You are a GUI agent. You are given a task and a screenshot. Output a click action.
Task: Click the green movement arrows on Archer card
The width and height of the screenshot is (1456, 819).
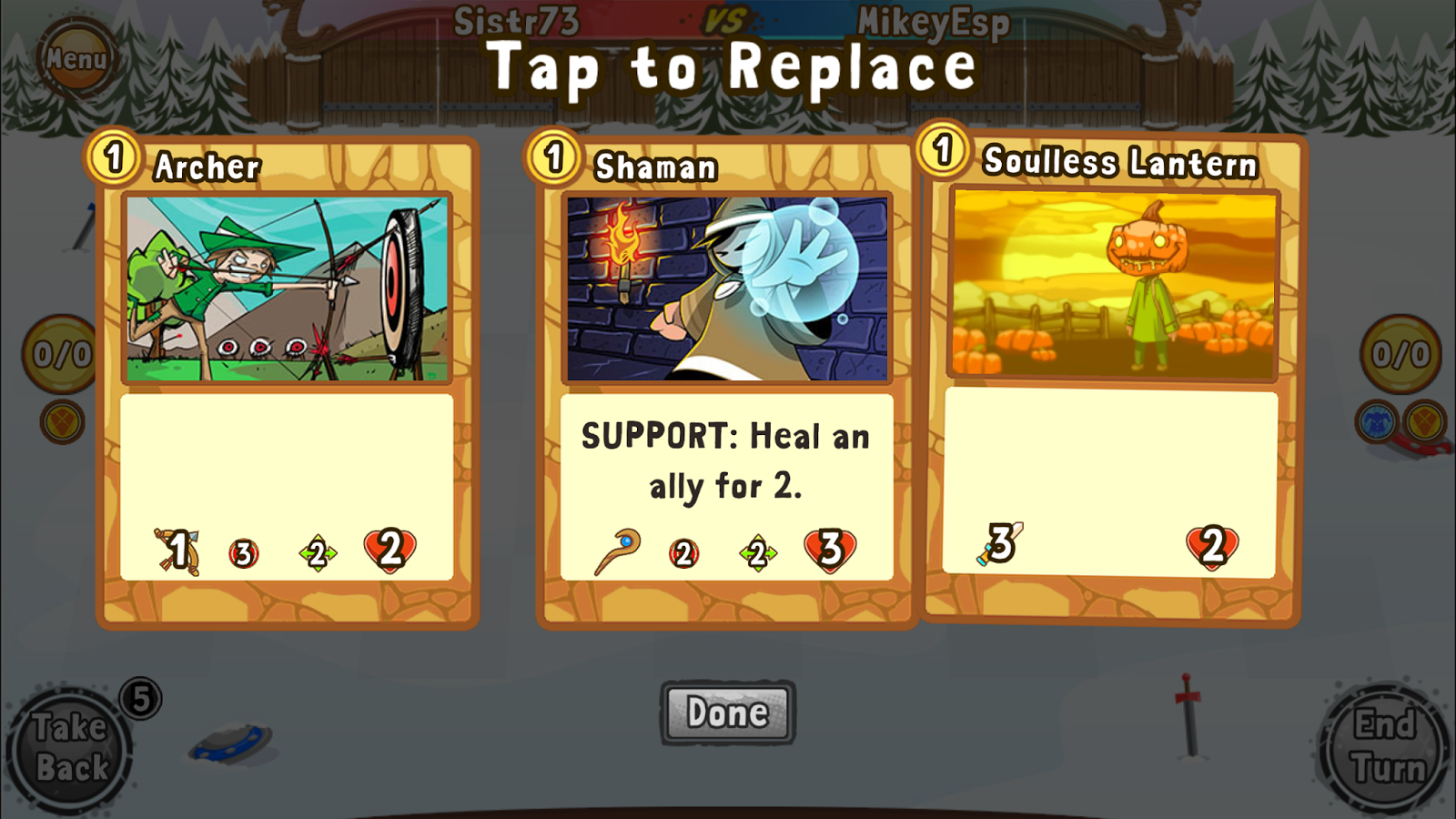318,550
